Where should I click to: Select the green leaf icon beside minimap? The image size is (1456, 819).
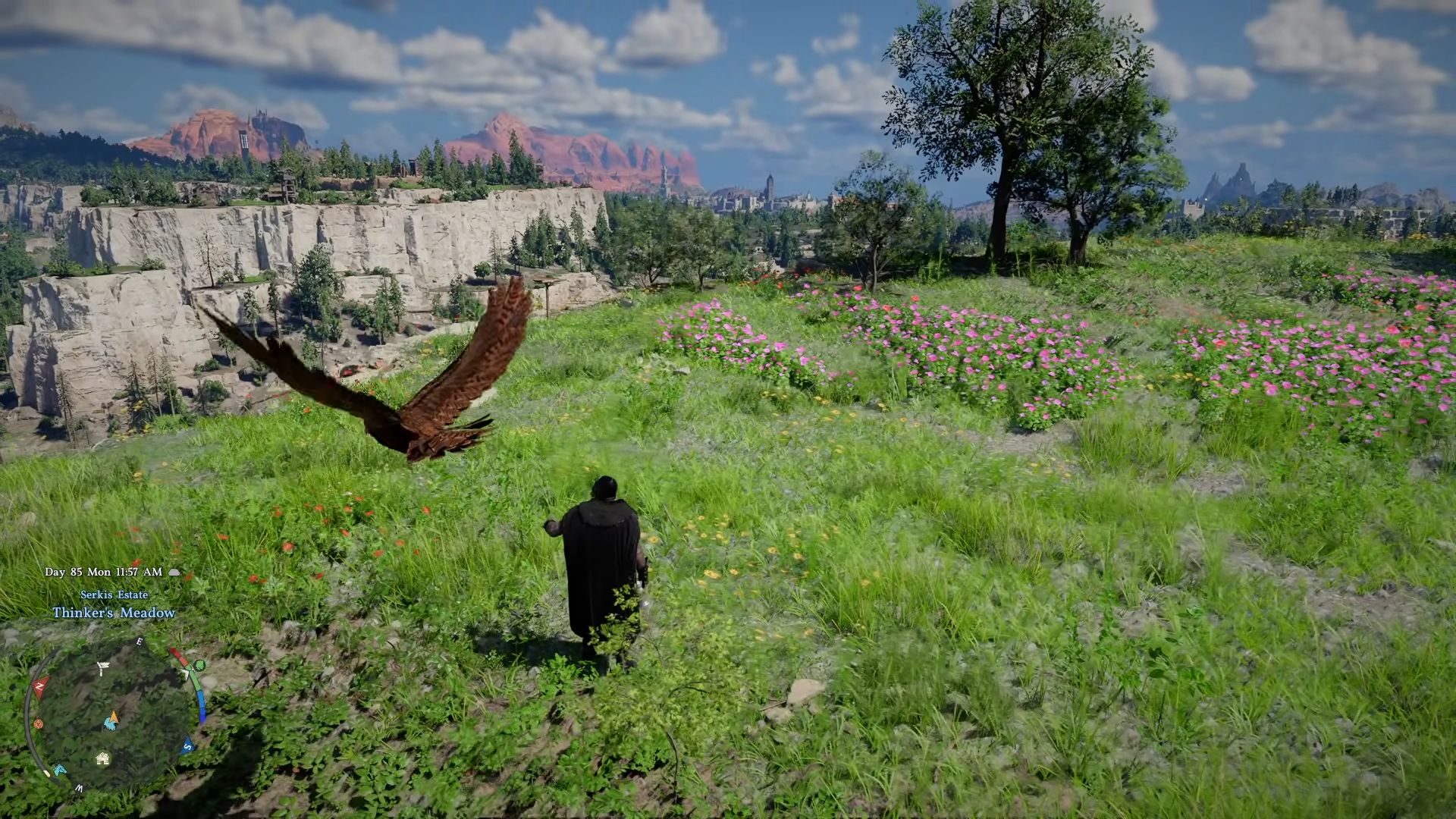(x=199, y=666)
